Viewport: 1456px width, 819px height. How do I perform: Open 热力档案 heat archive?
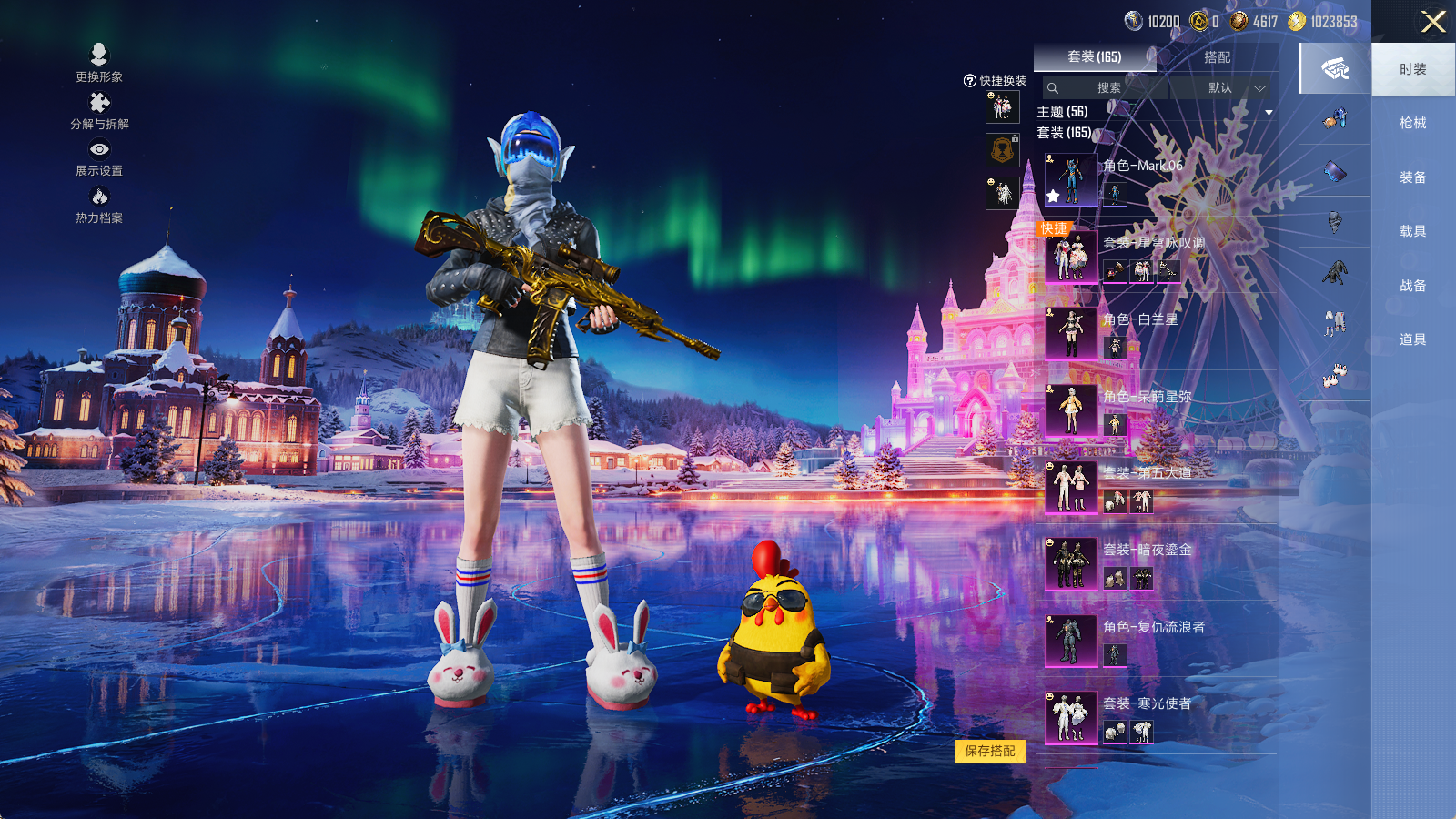99,204
